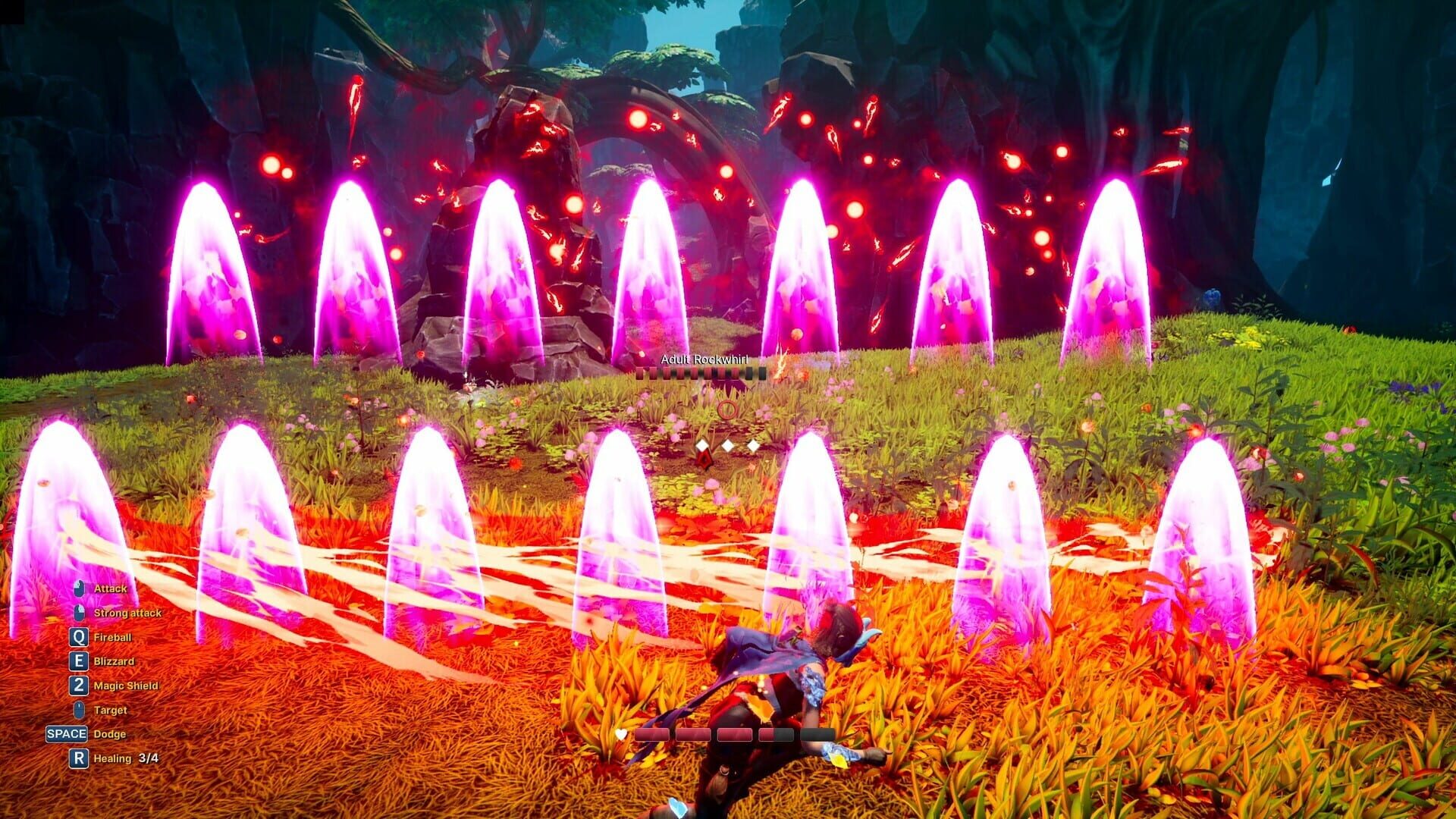Click the Adult Rockwhirl segmented health bar
This screenshot has height=819, width=1456.
click(701, 372)
